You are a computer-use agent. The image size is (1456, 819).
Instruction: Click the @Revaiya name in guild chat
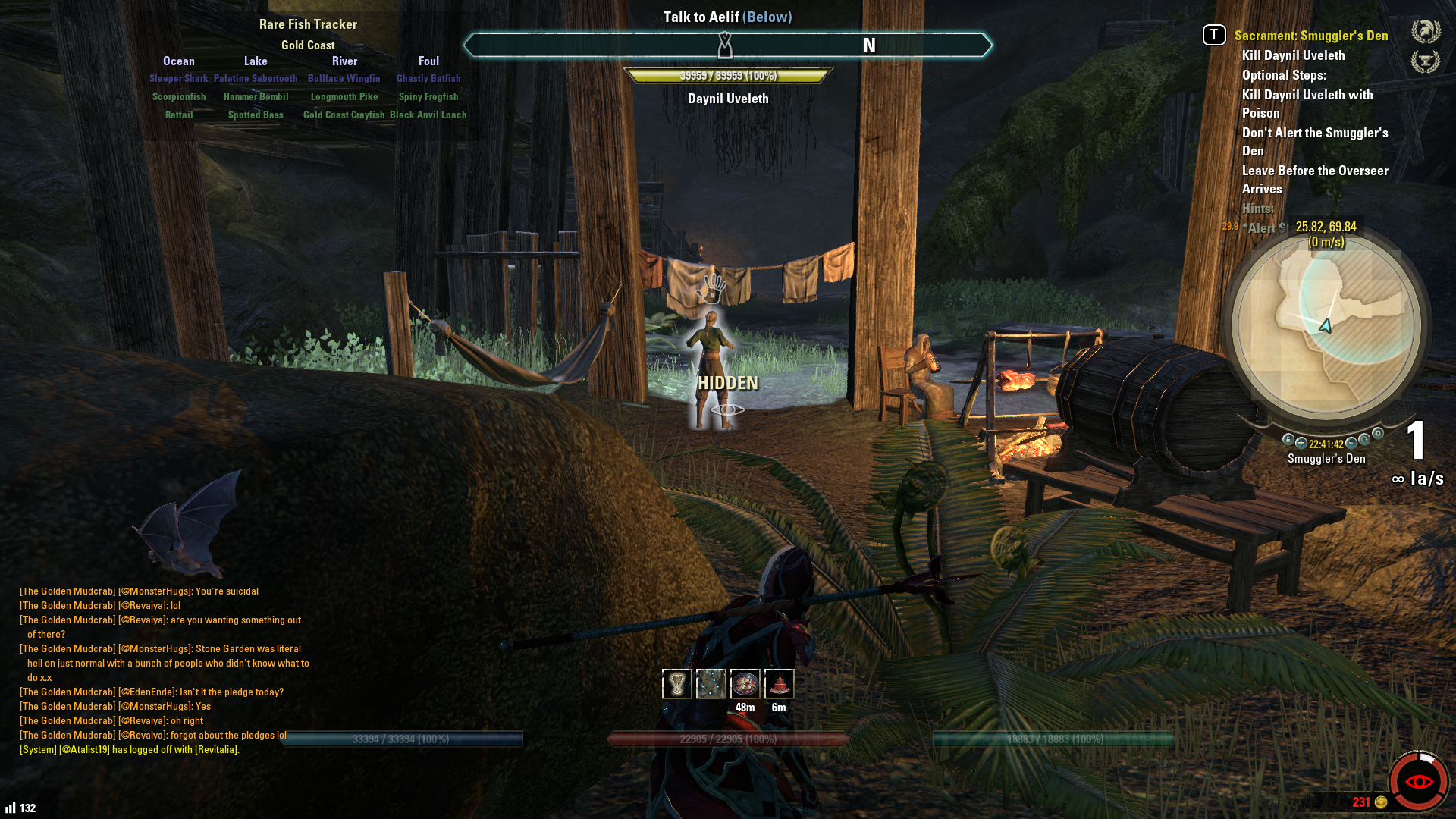click(x=143, y=606)
